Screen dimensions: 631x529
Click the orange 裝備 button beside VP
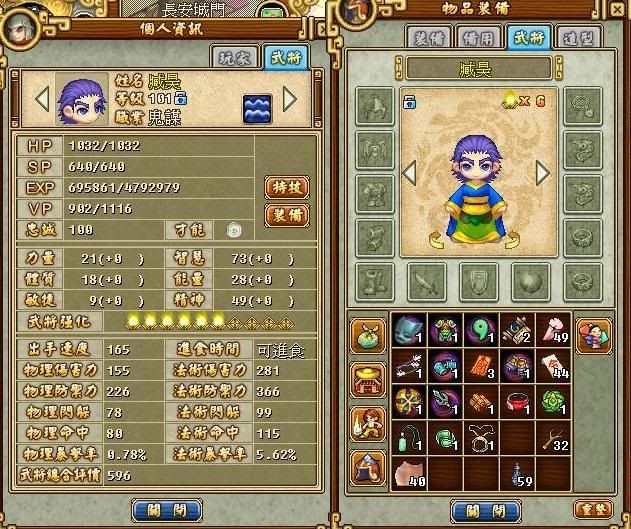tap(286, 215)
